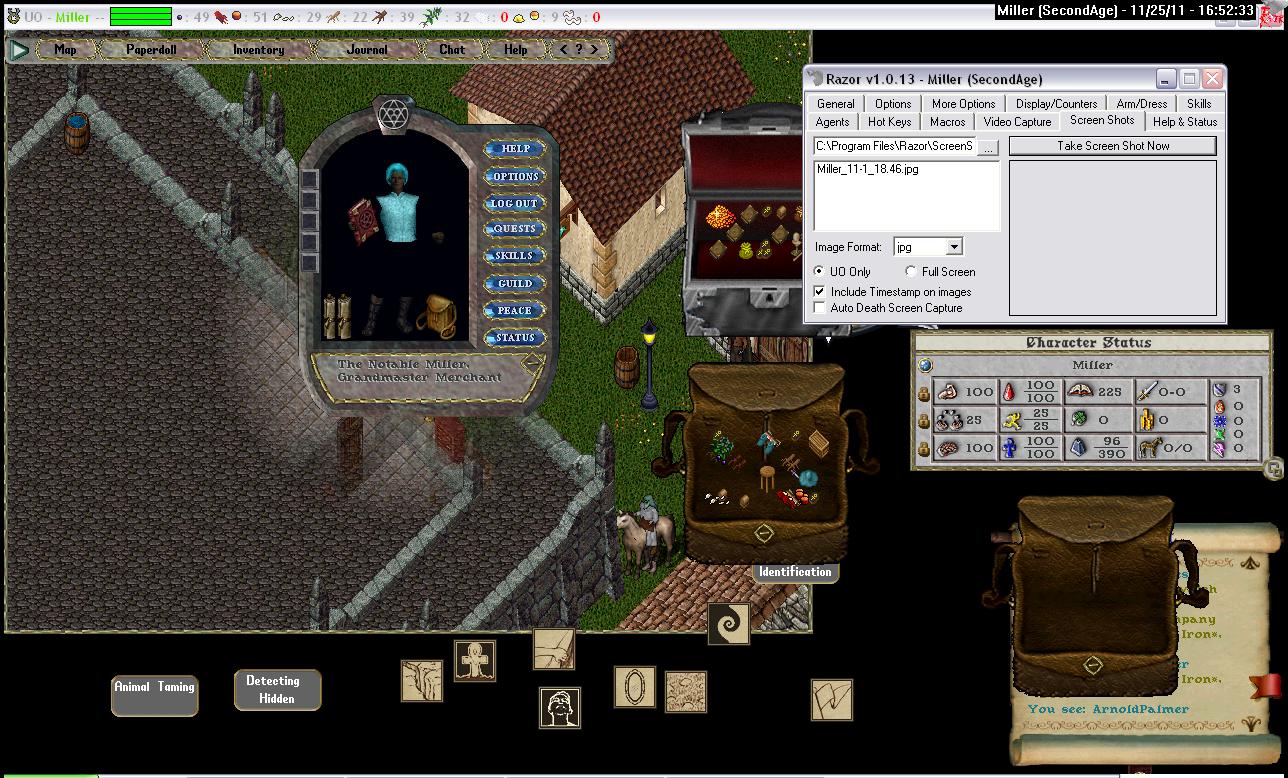Click the paperdoll LOG OUT button
This screenshot has height=778, width=1288.
[x=515, y=203]
